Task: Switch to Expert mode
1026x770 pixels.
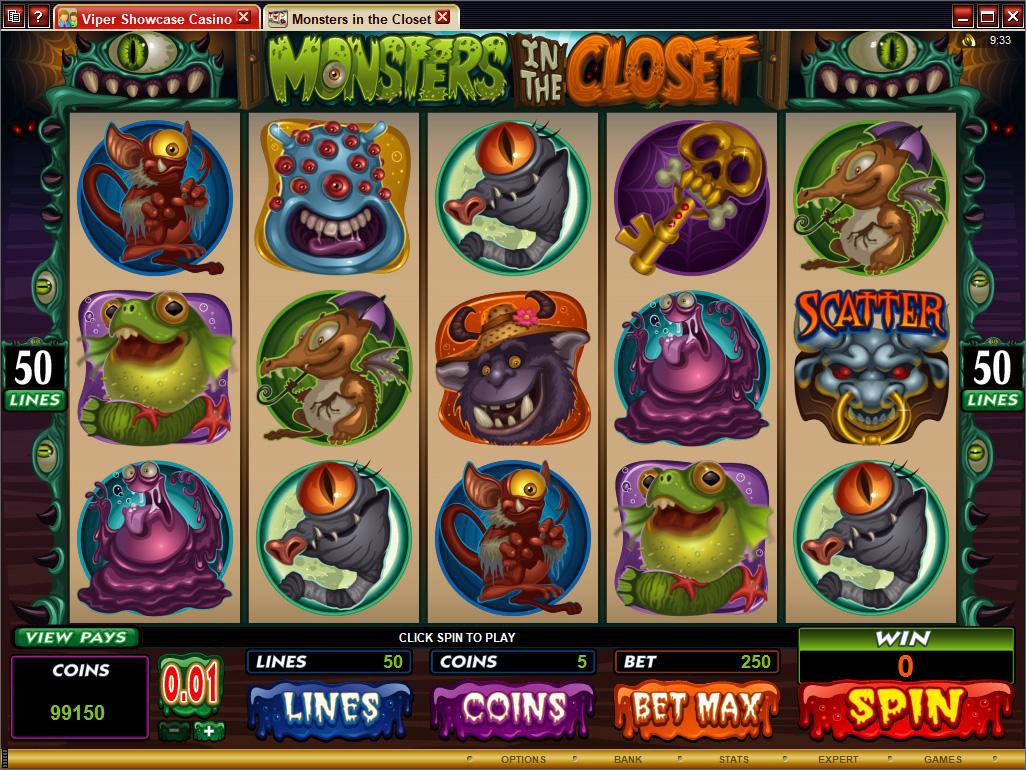Action: 838,760
